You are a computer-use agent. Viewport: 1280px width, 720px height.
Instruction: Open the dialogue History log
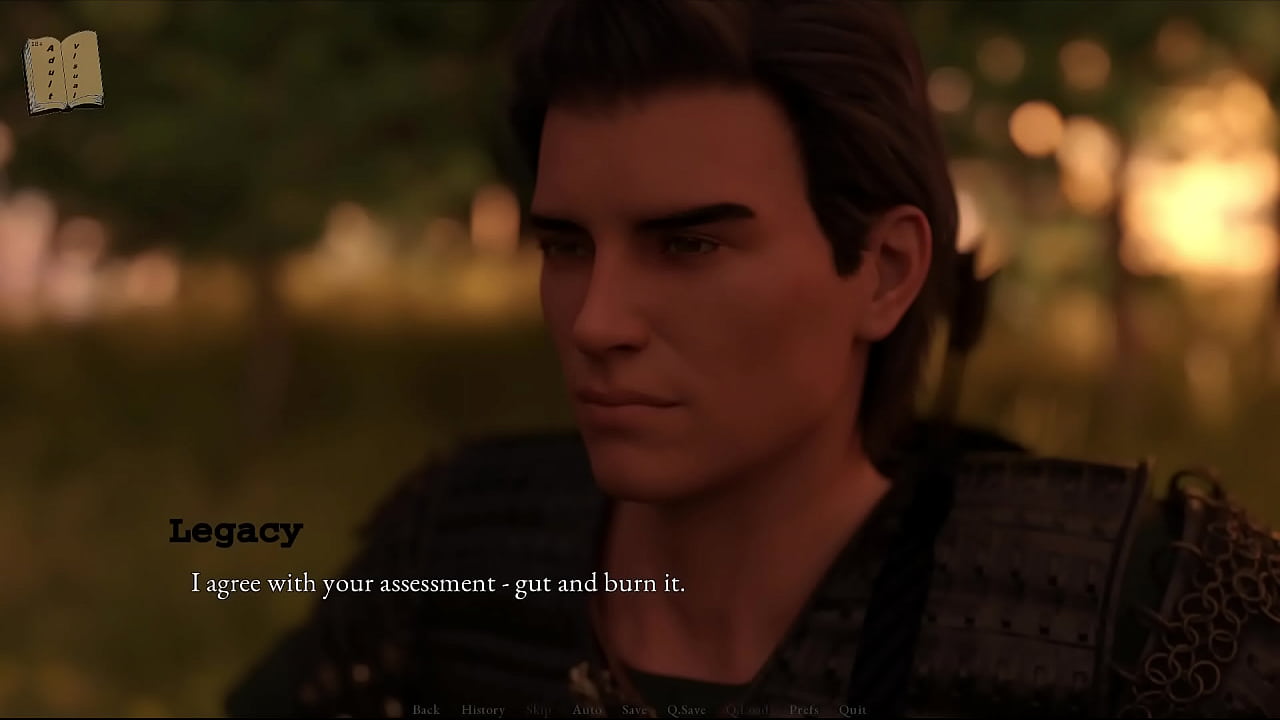click(483, 710)
